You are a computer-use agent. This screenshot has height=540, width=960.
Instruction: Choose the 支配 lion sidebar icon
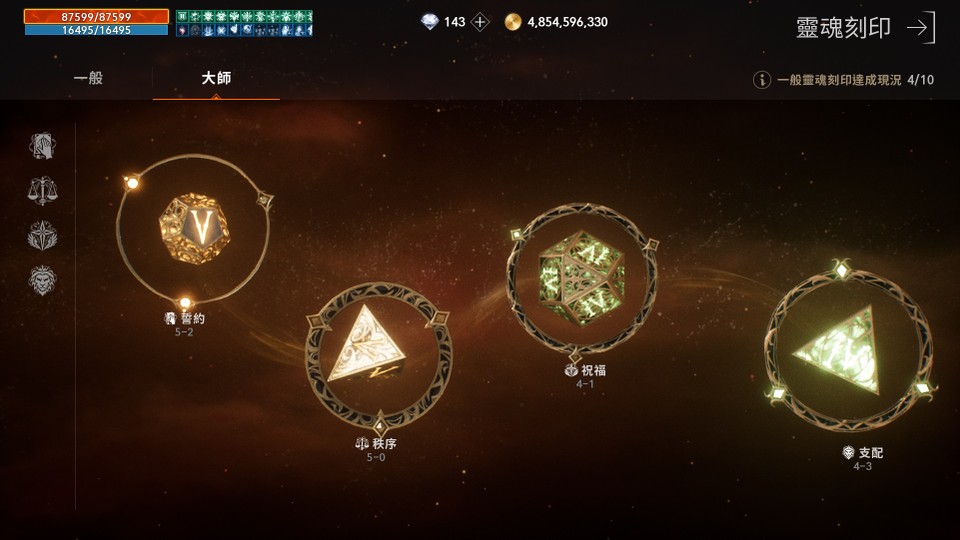(x=42, y=281)
